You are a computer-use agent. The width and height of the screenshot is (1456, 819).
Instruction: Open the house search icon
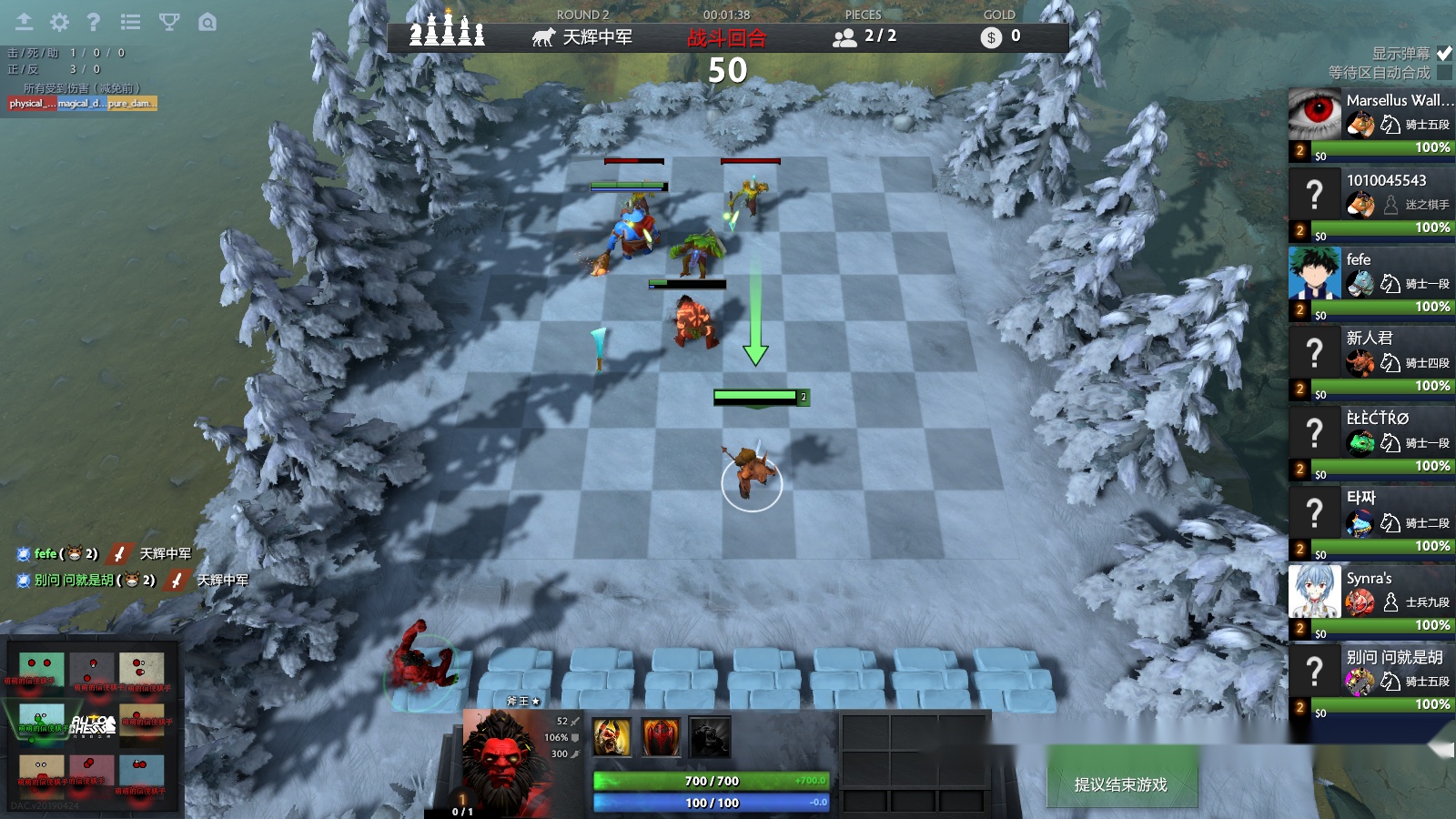tap(207, 22)
